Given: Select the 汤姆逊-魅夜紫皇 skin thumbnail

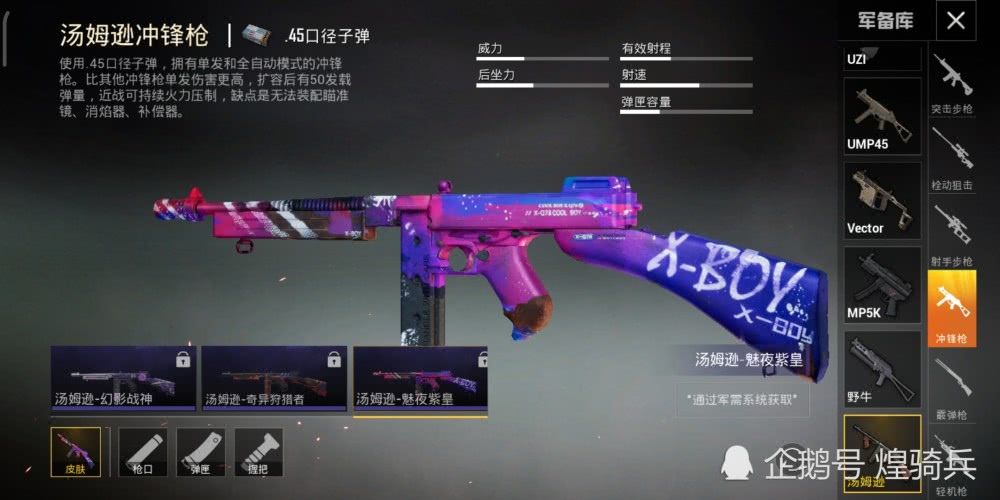Looking at the screenshot, I should point(420,379).
